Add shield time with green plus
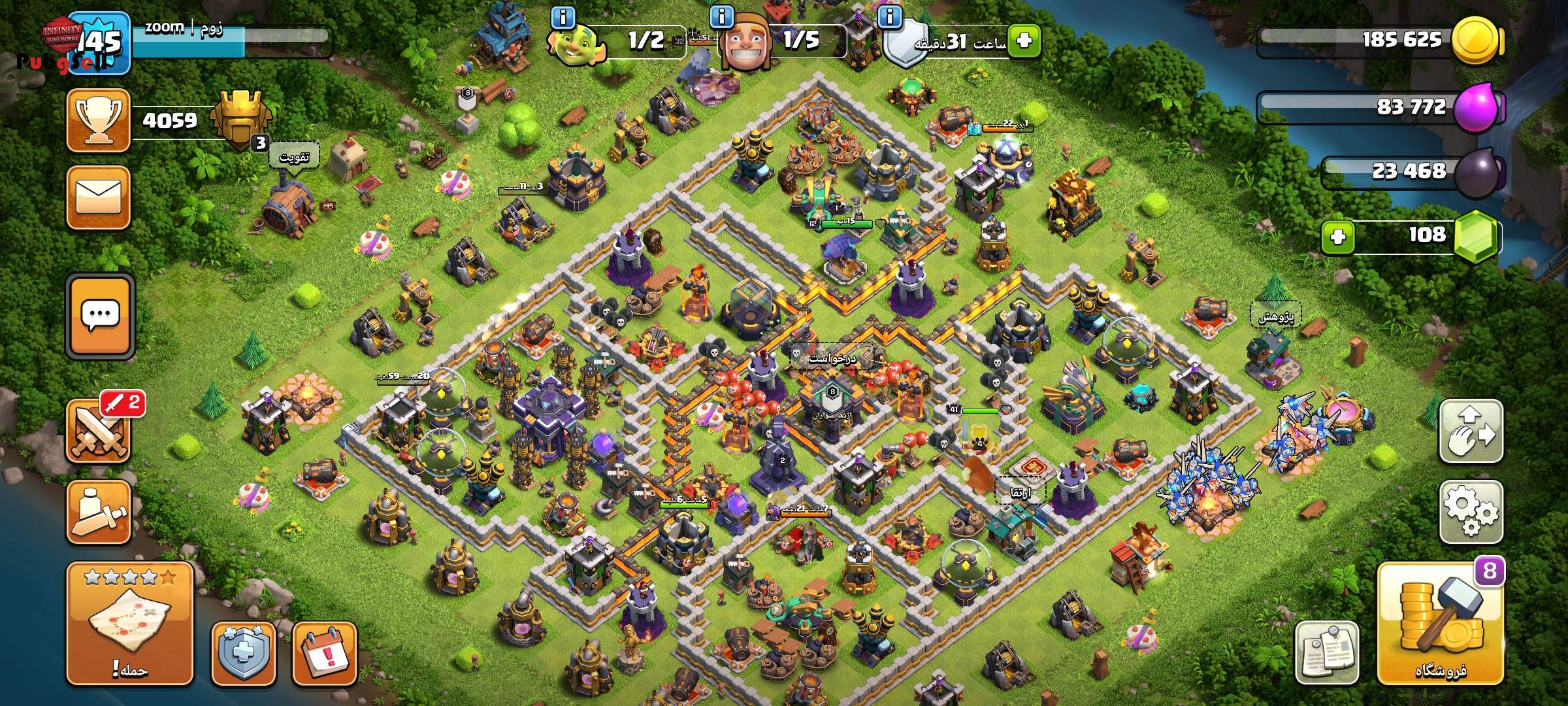 coord(1024,41)
